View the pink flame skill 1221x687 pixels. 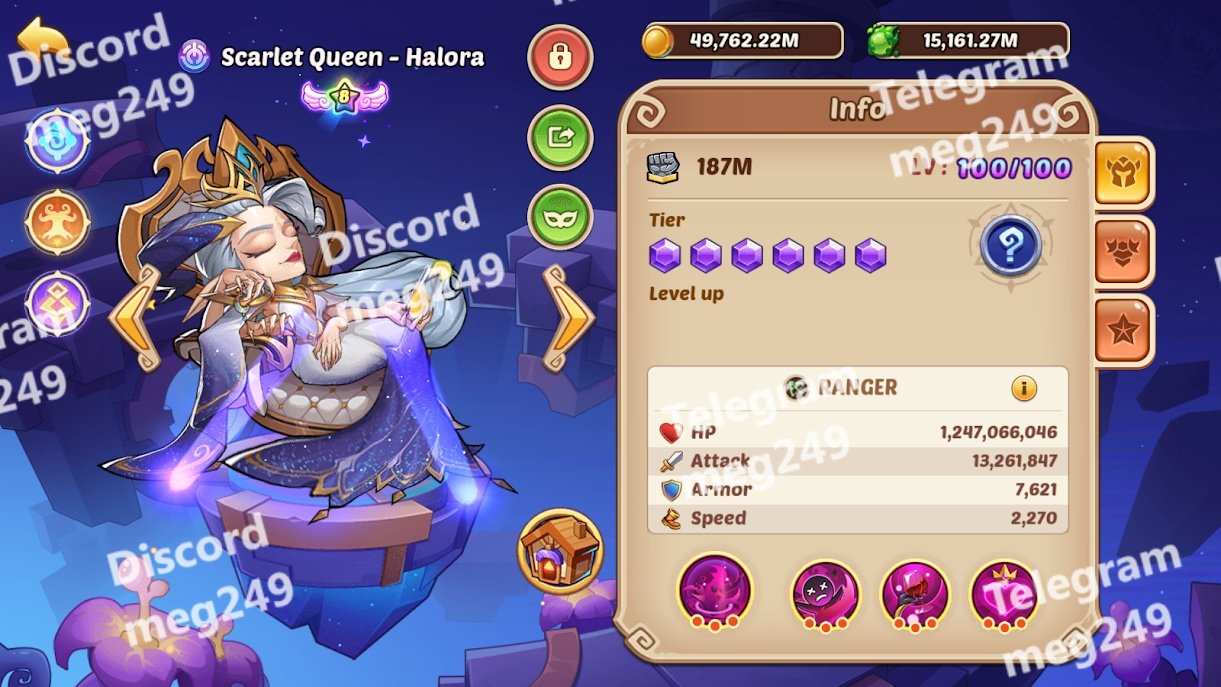click(x=715, y=591)
